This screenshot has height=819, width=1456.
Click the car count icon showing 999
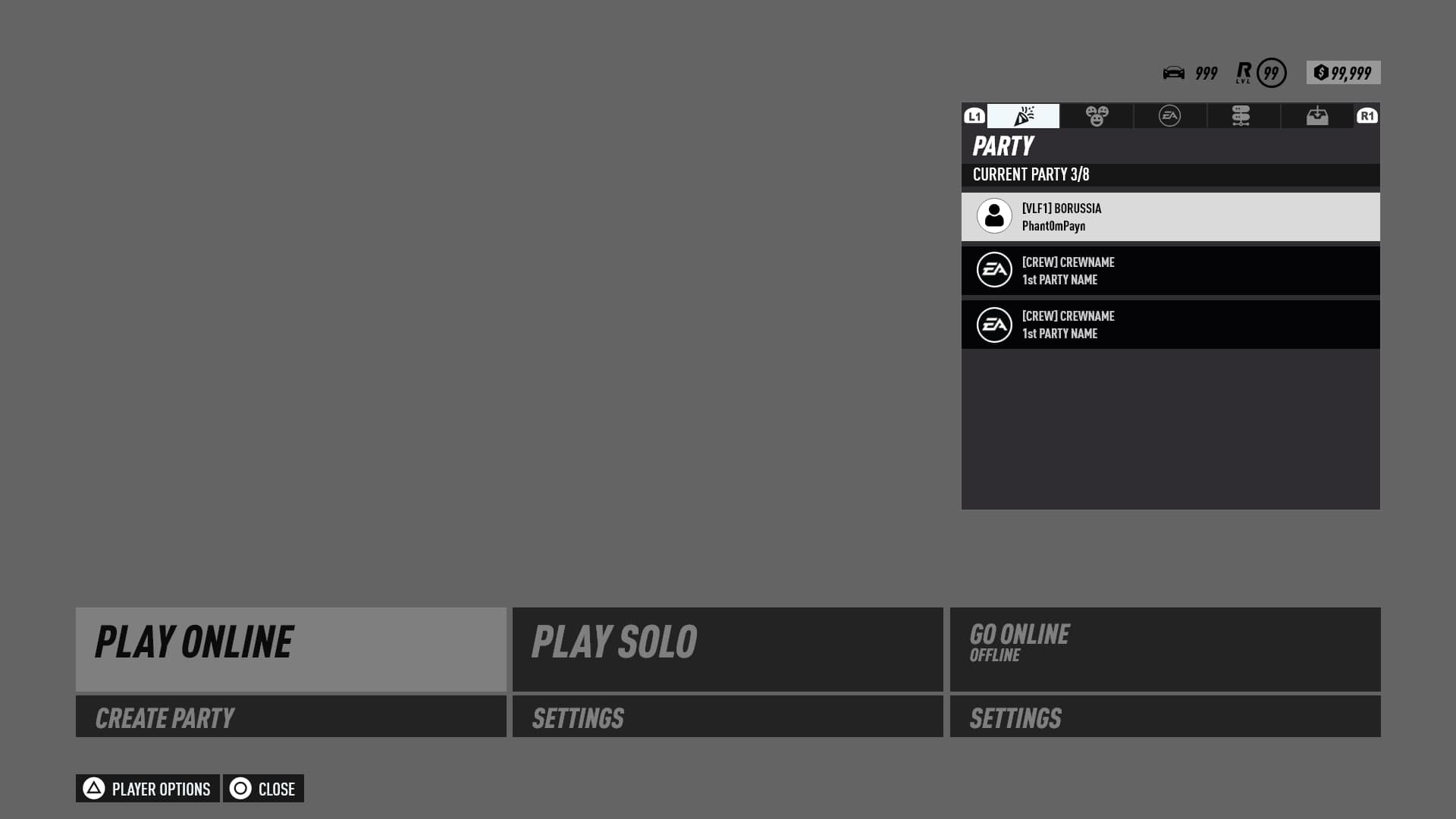click(1175, 73)
